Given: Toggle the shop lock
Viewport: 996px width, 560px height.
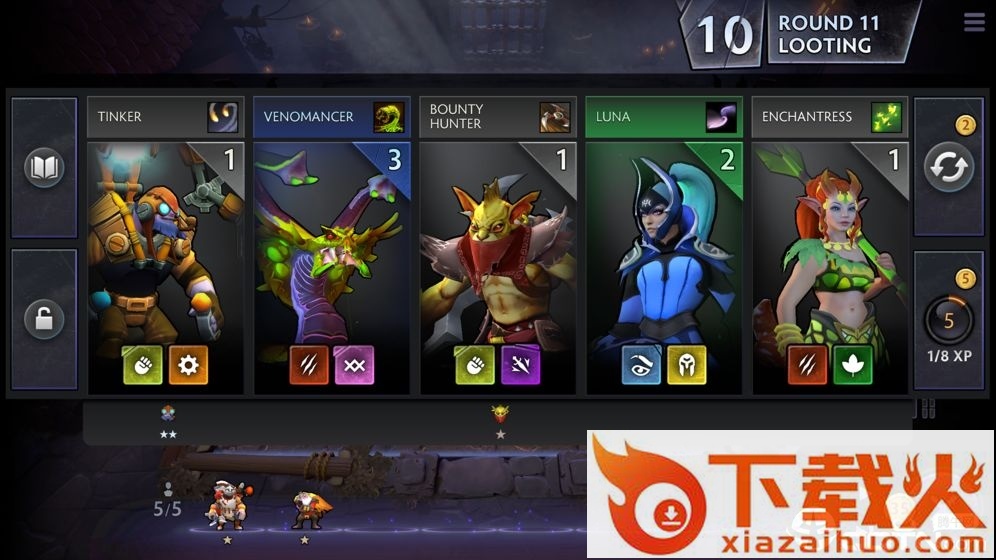Looking at the screenshot, I should 44,320.
